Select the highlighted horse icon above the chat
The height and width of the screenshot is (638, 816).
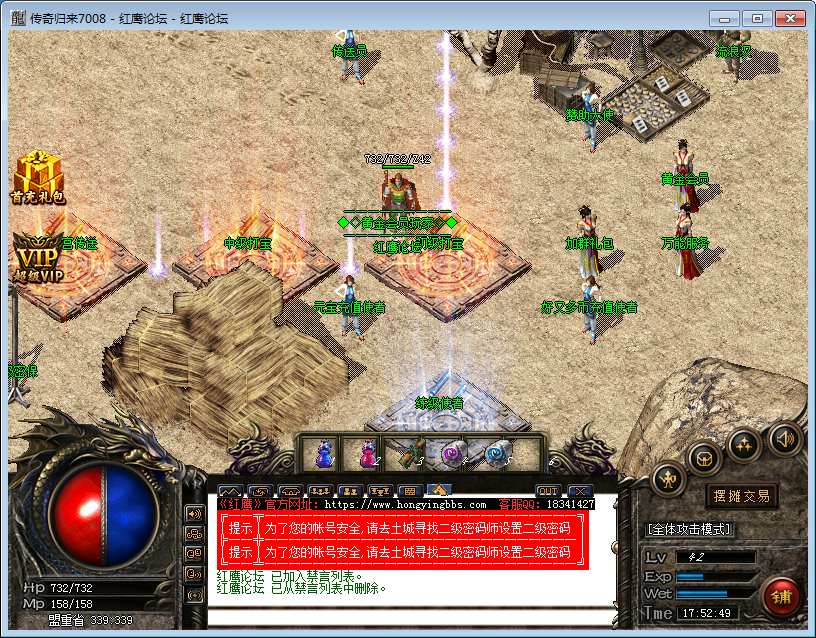click(439, 491)
